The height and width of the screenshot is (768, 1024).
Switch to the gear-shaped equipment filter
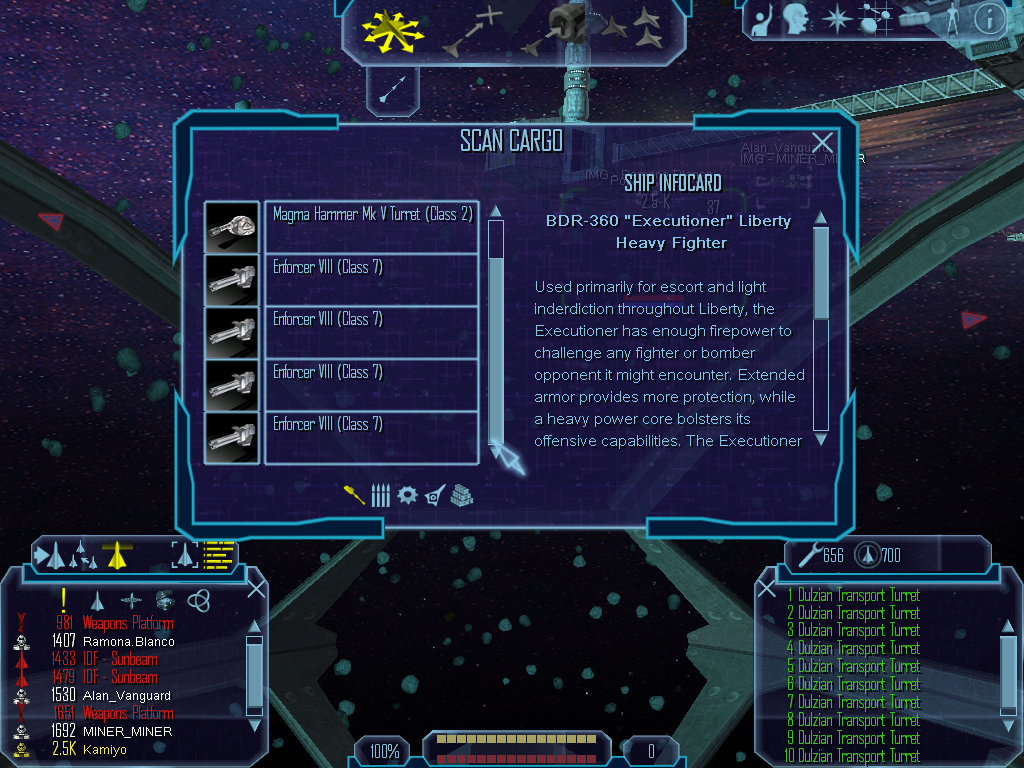[x=407, y=495]
